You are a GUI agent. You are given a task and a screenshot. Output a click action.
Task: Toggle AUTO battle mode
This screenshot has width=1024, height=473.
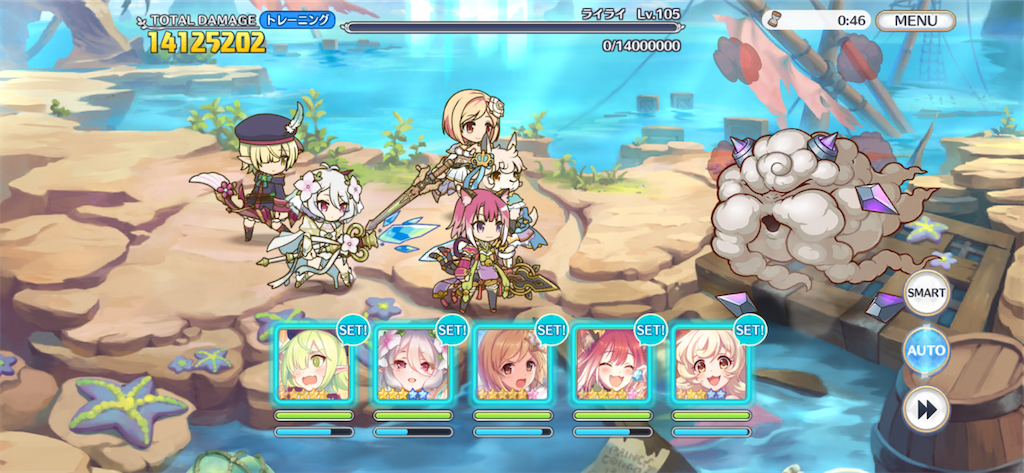(x=926, y=352)
